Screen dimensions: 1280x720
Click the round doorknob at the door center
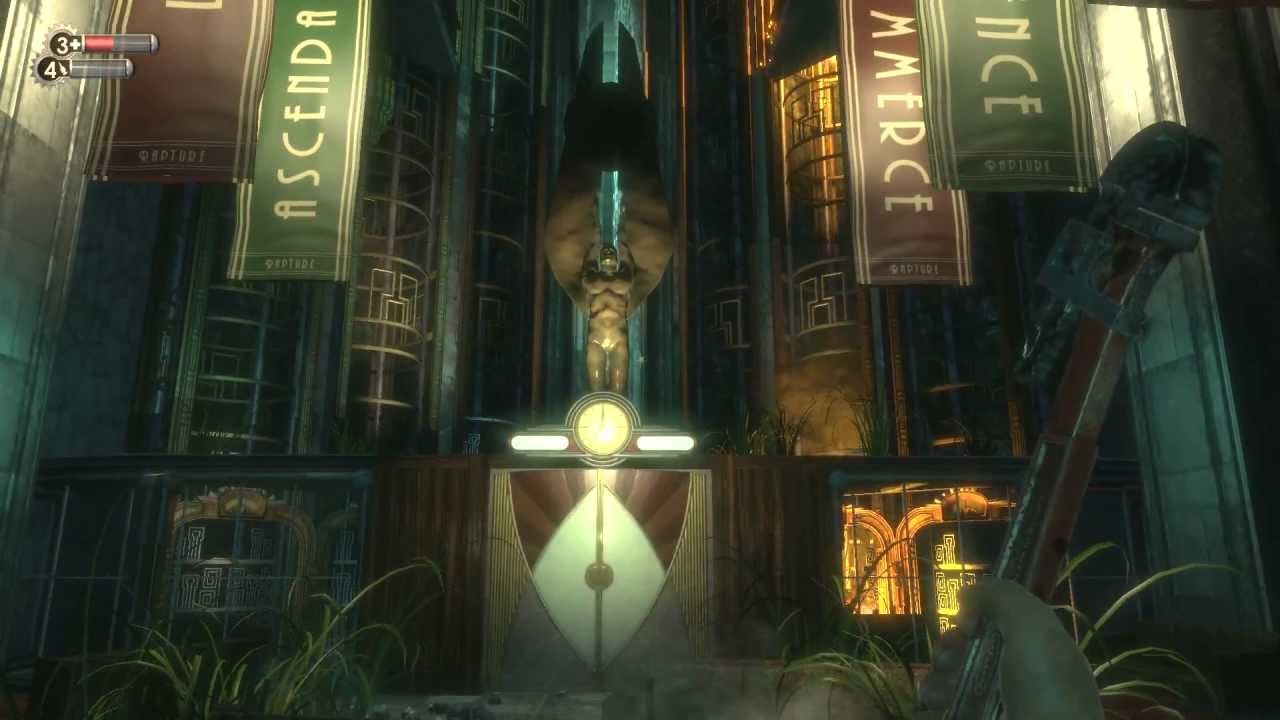598,574
